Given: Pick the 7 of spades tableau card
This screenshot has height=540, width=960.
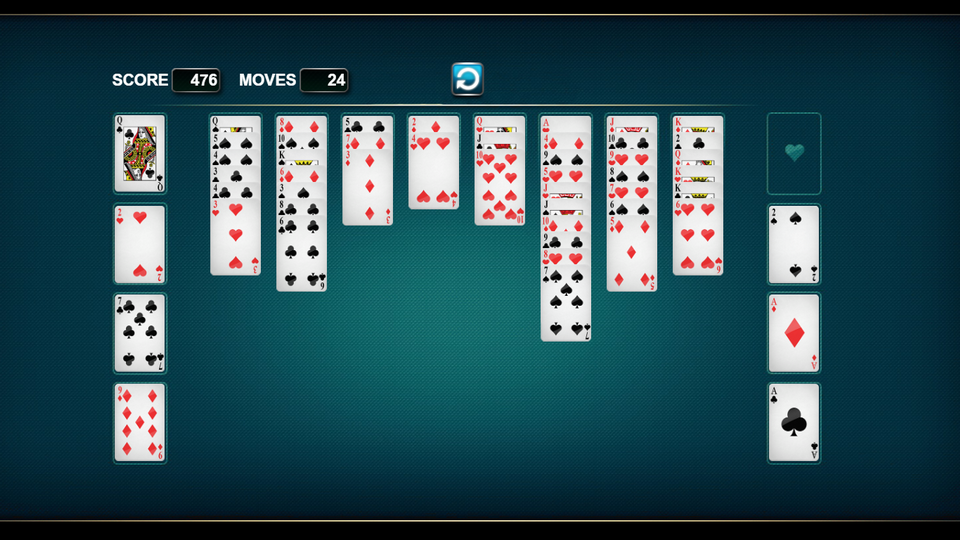Looking at the screenshot, I should (566, 305).
